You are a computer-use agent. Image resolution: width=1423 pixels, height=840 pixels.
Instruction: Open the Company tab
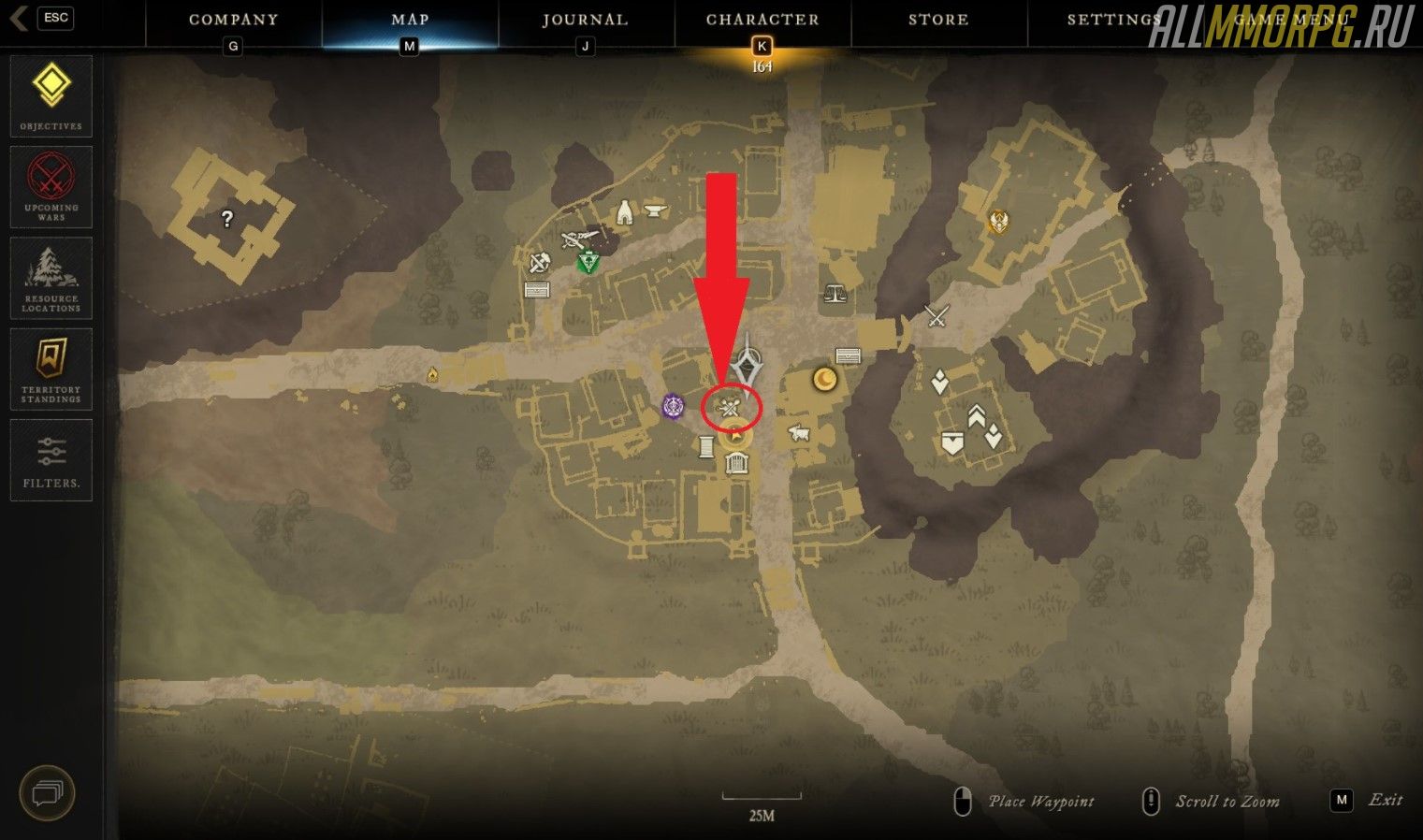233,20
